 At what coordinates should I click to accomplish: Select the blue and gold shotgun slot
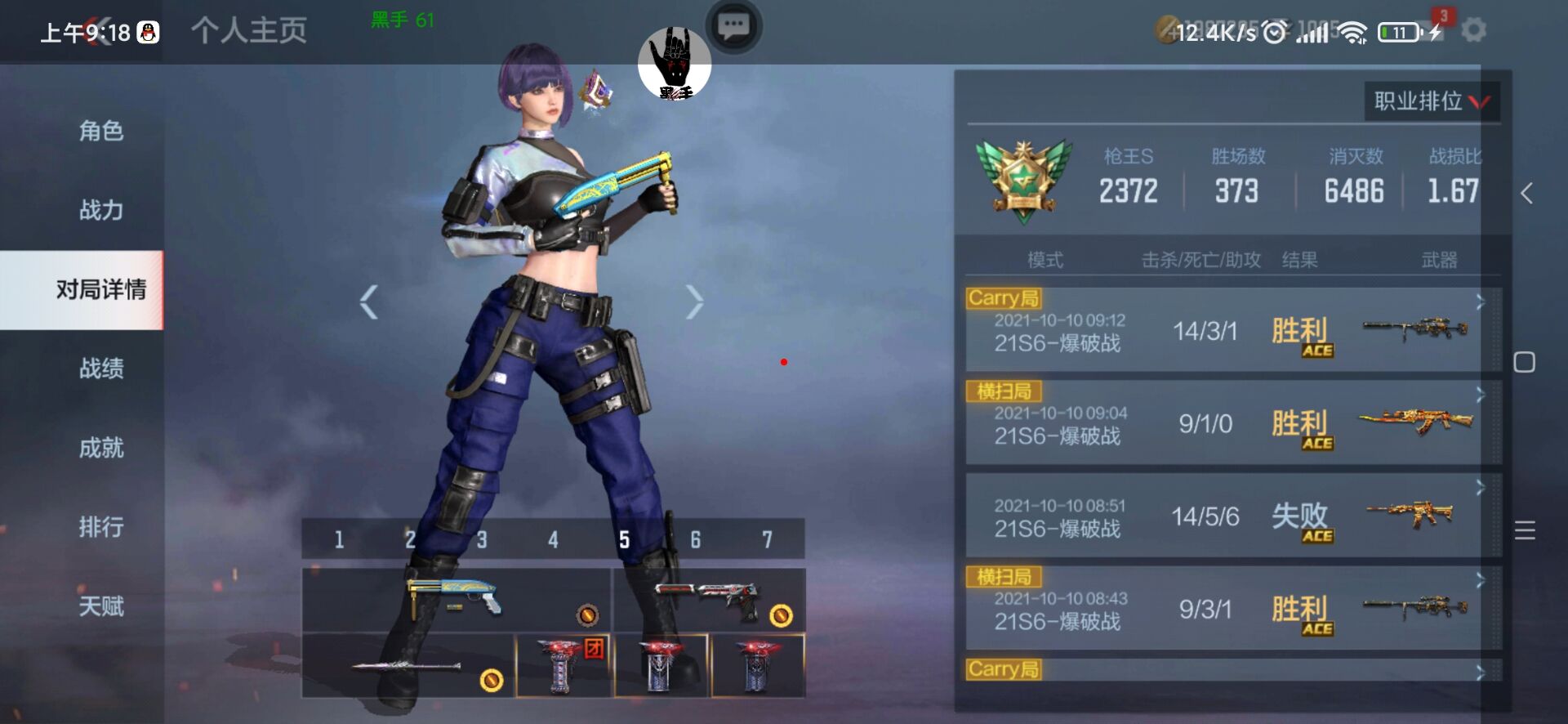click(x=456, y=600)
